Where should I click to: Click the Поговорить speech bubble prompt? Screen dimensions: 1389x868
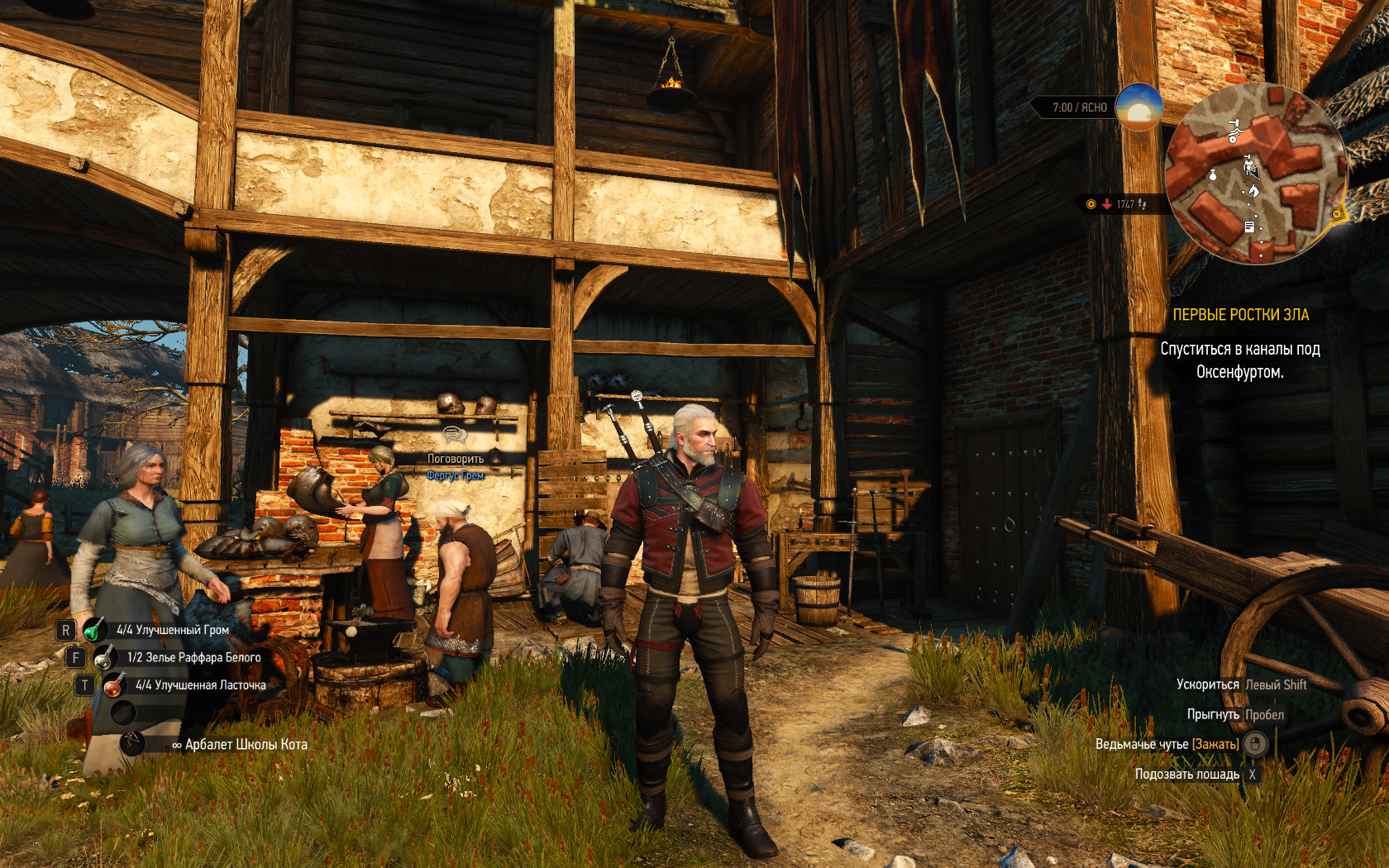click(455, 436)
